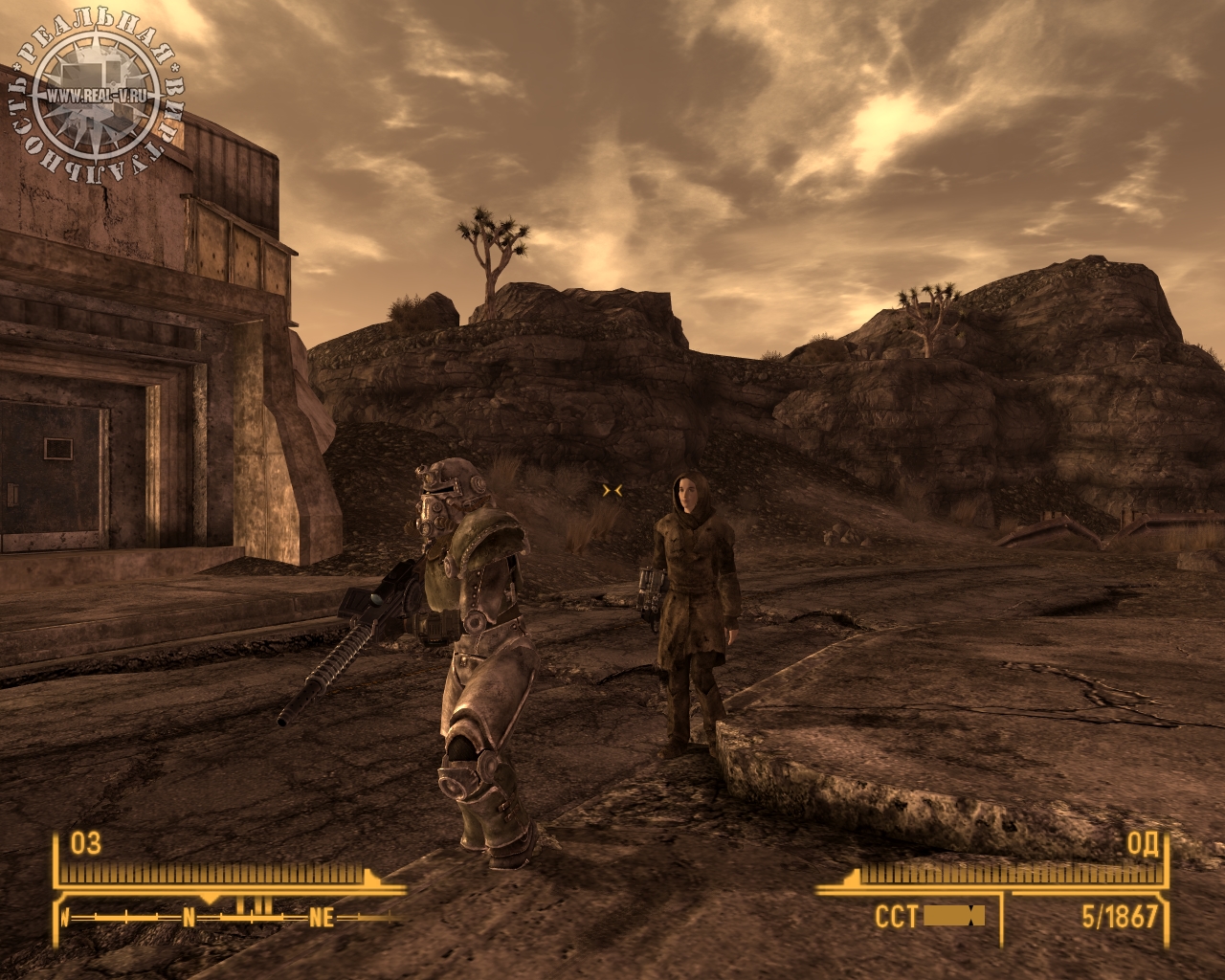The image size is (1225, 980).
Task: Click the compass direction strip
Action: tap(230, 917)
